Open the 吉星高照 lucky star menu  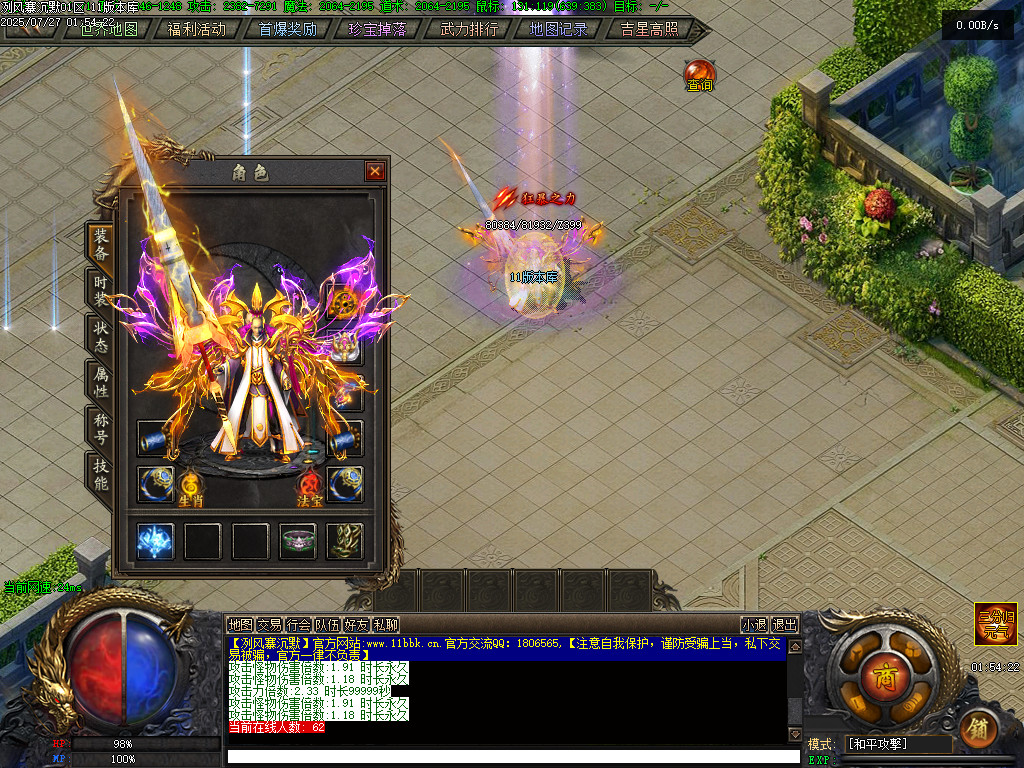(x=649, y=29)
